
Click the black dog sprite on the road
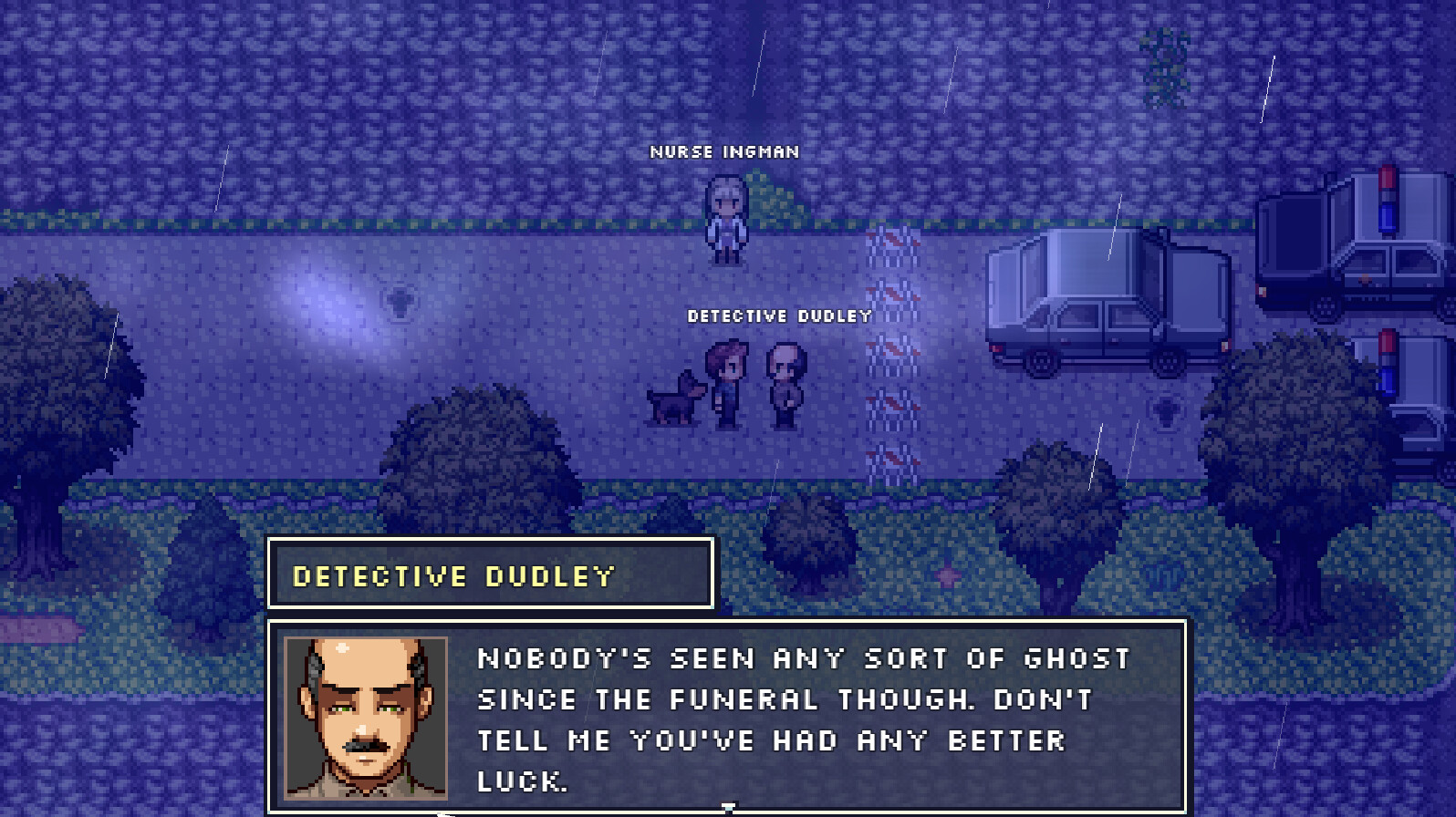(675, 398)
